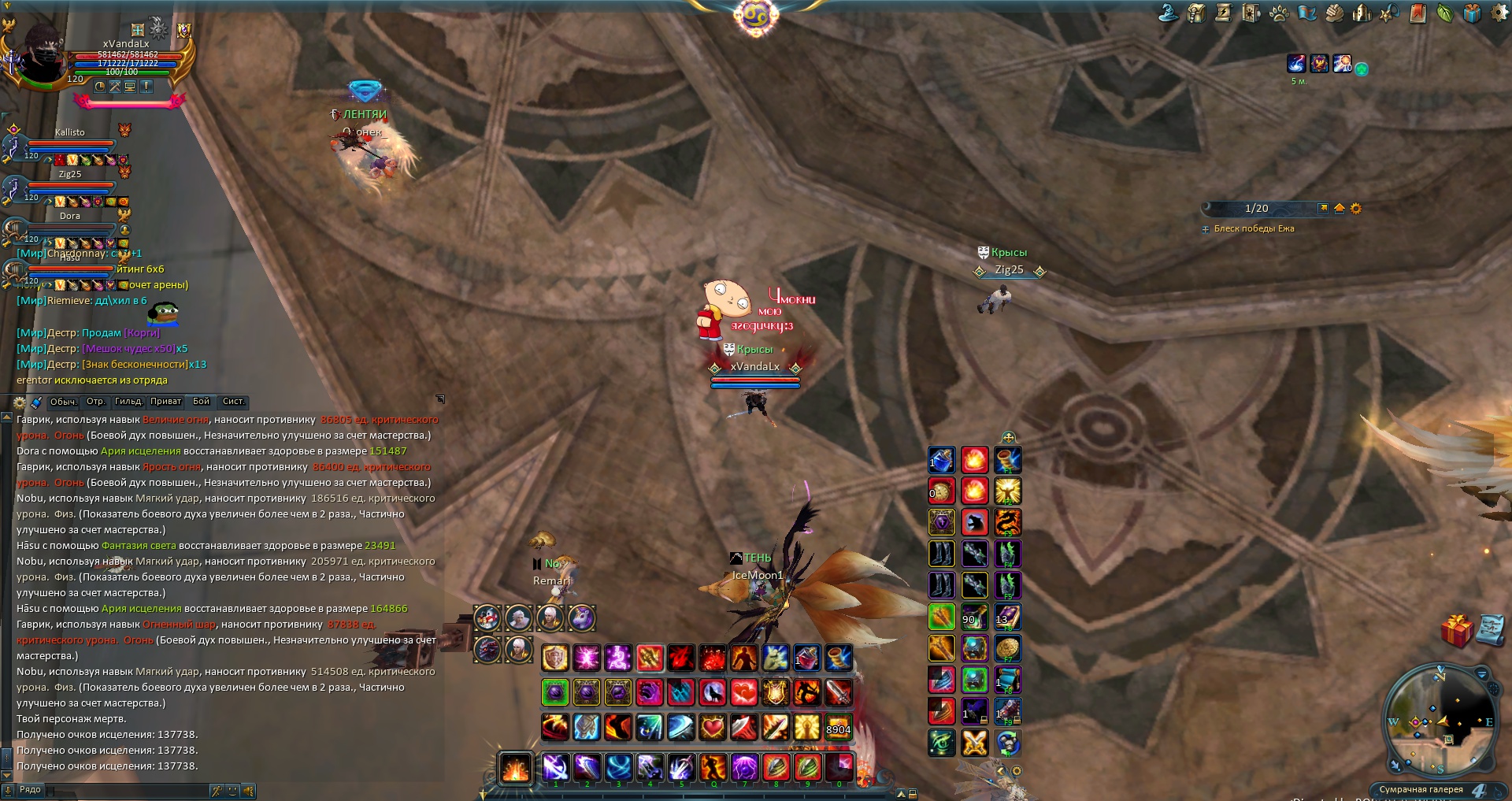Open the handshake social menu icon

[1334, 13]
